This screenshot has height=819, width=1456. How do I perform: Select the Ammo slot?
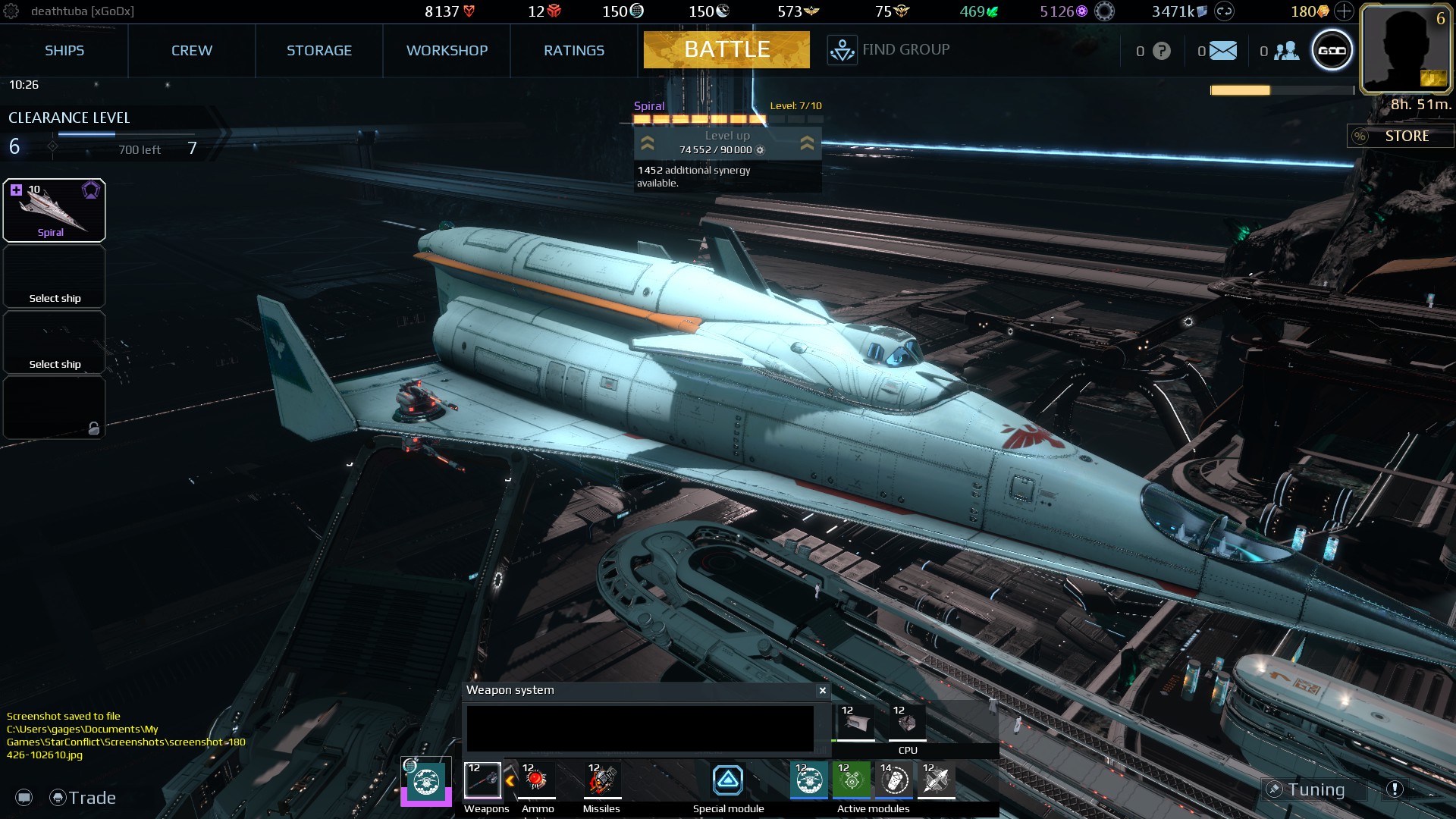[x=537, y=780]
